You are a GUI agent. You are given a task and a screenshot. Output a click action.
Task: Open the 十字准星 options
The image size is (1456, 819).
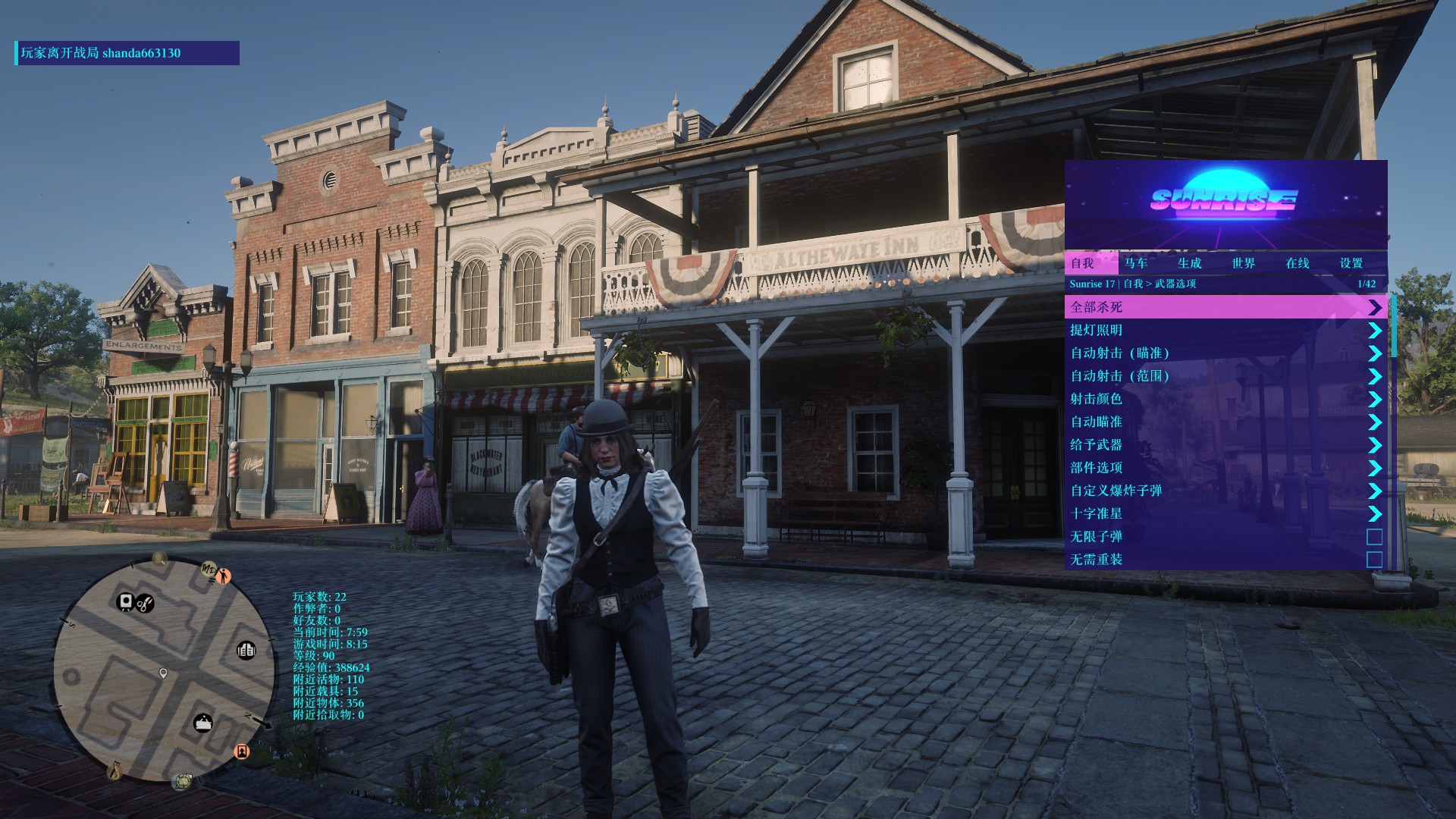(1225, 513)
